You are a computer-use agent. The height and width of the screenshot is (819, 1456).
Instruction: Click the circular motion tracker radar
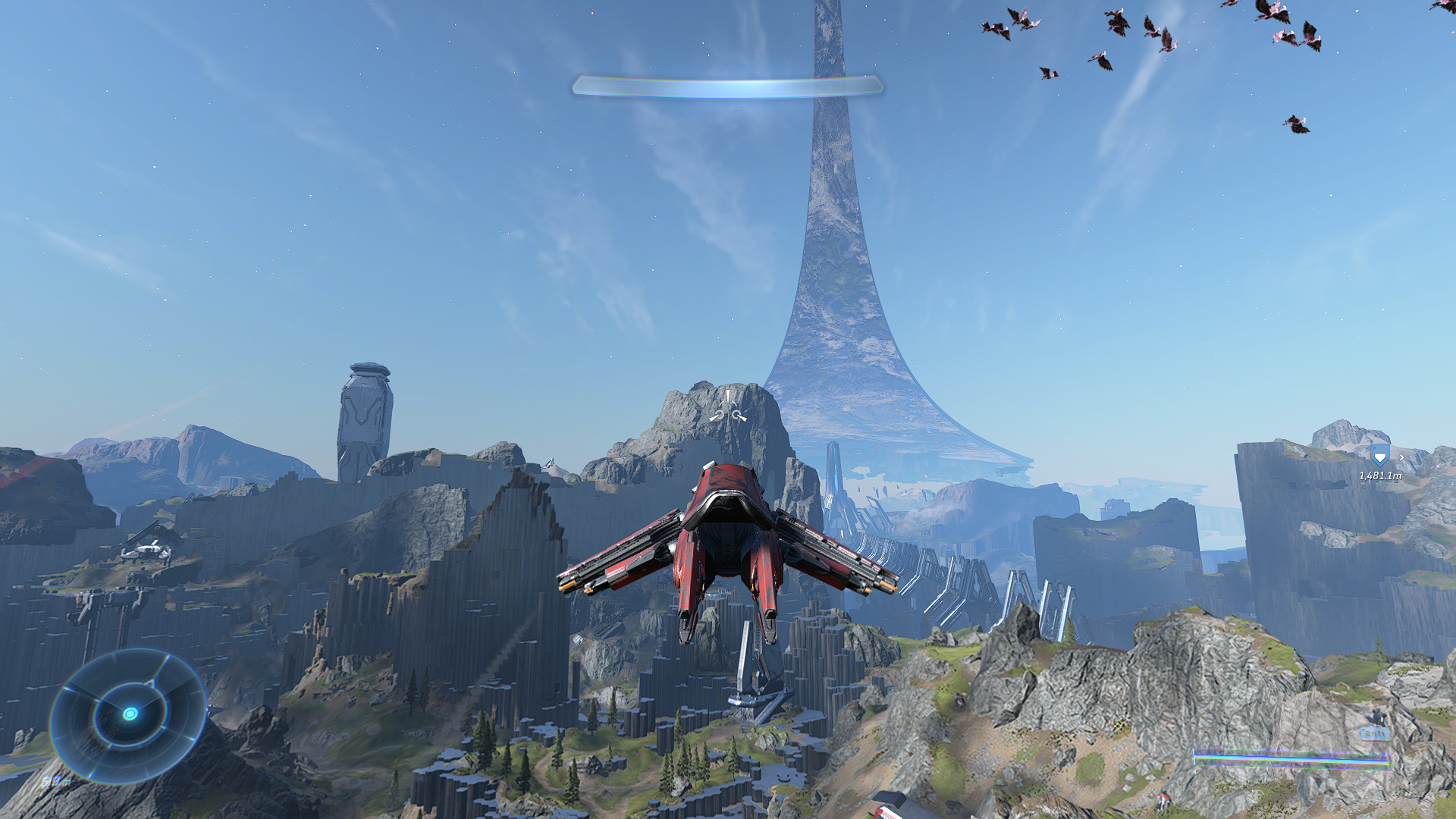[x=129, y=714]
